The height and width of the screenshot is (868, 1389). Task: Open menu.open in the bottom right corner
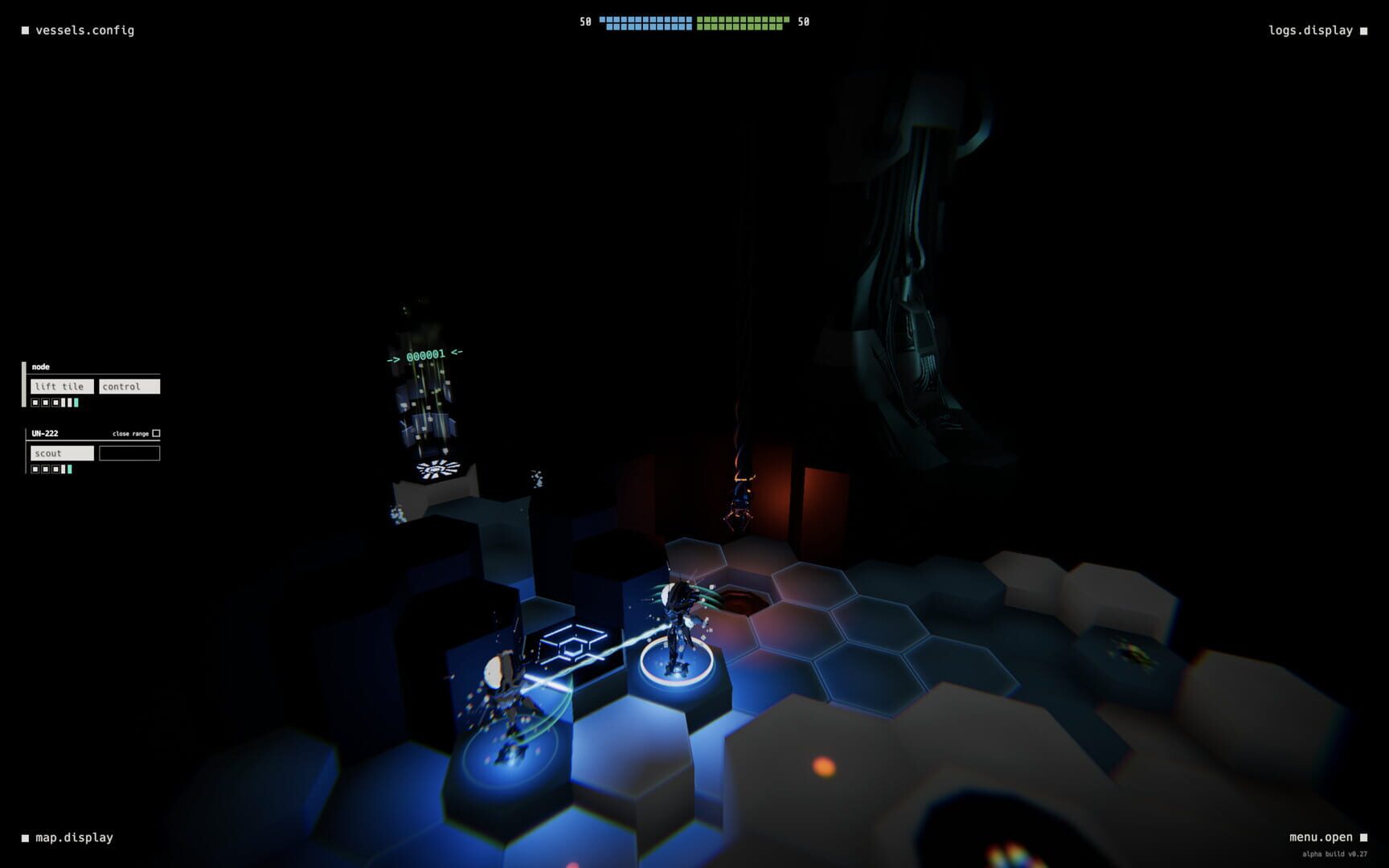click(1320, 837)
